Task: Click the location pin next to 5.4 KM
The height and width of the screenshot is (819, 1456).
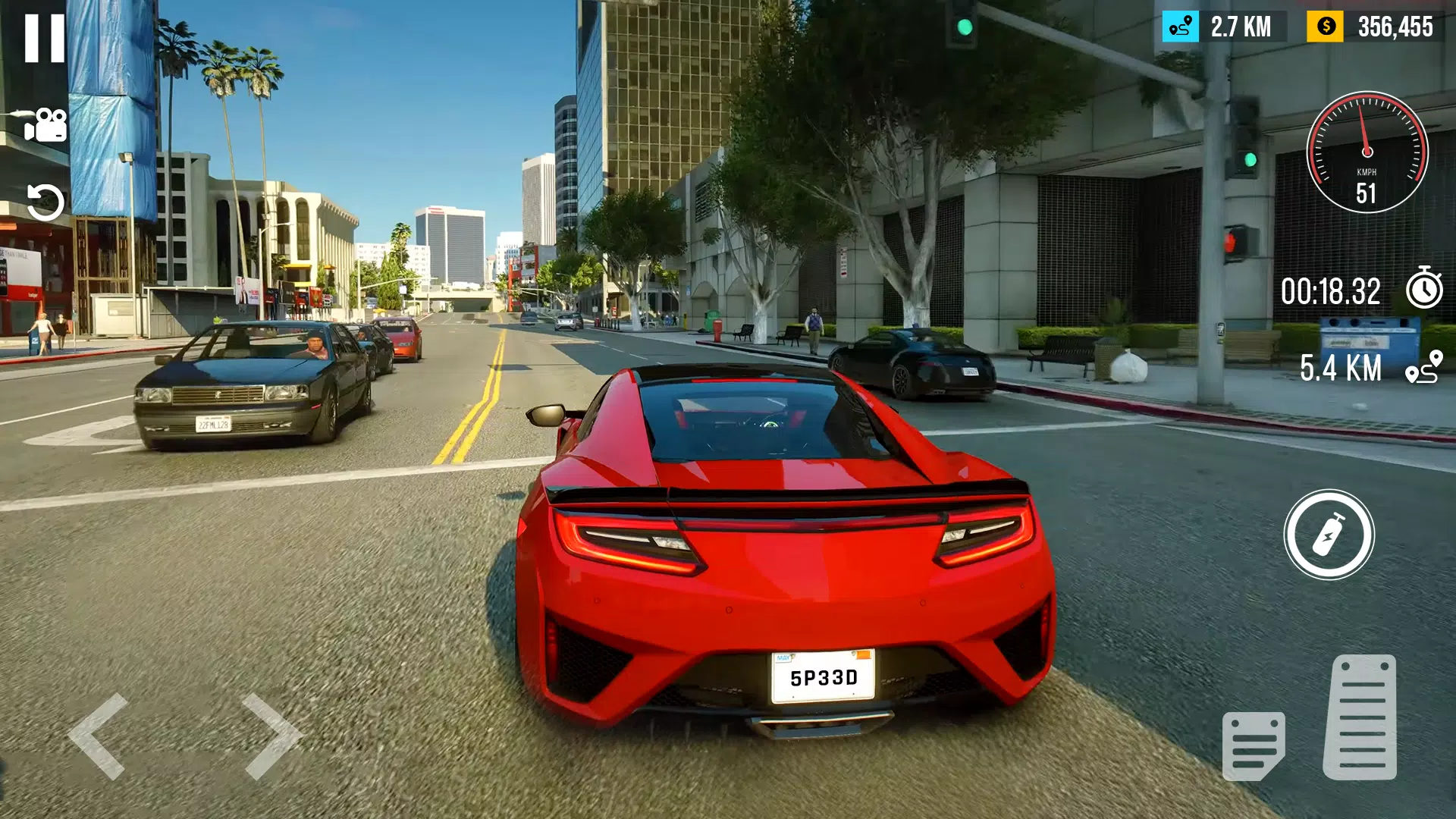Action: [x=1426, y=369]
